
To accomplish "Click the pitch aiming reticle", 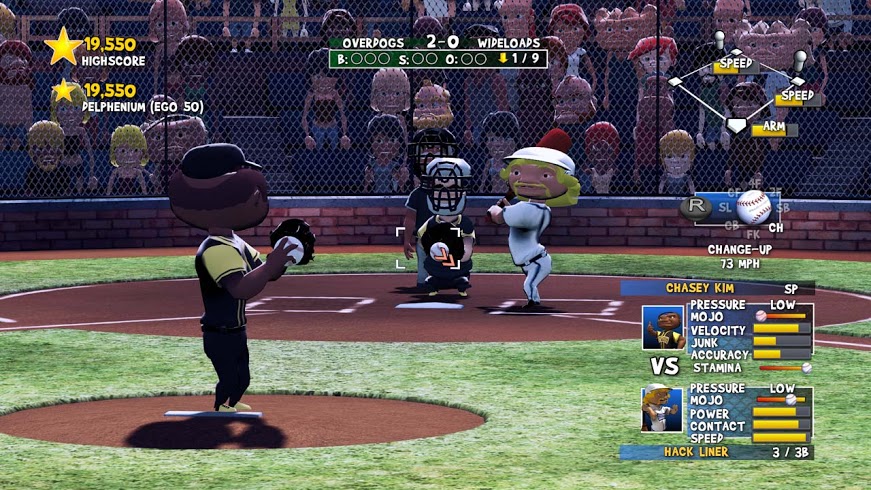I will [x=431, y=247].
